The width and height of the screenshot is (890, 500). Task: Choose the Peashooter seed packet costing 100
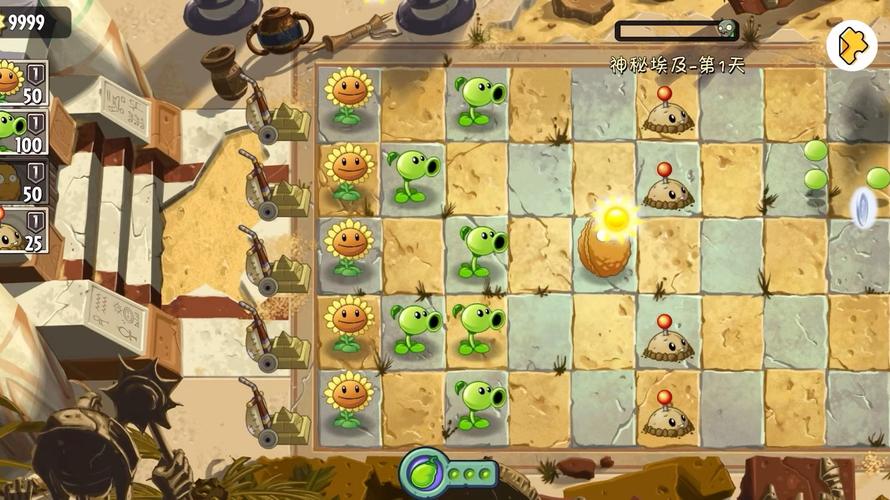tap(22, 130)
